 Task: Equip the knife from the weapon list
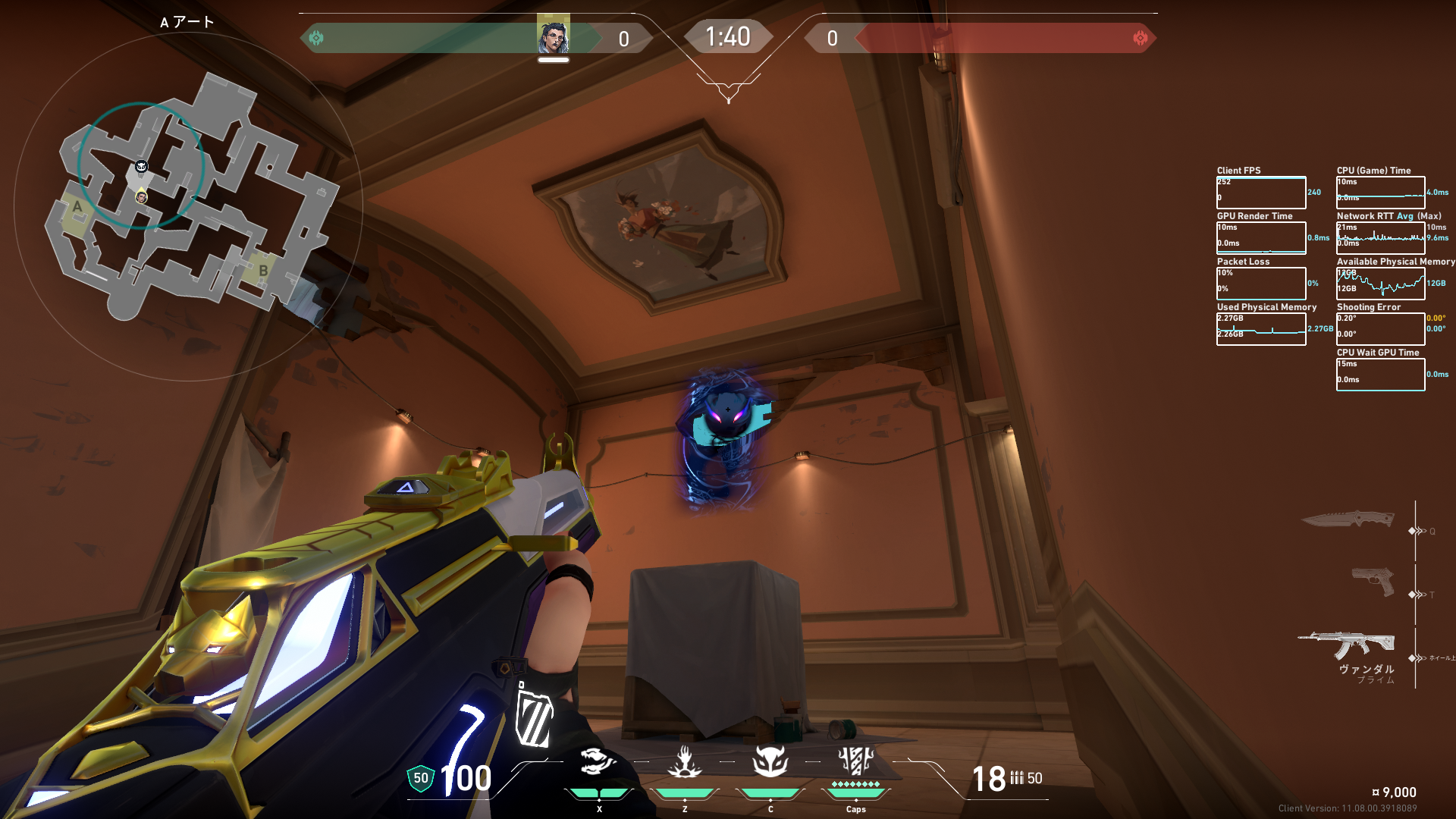pyautogui.click(x=1348, y=519)
